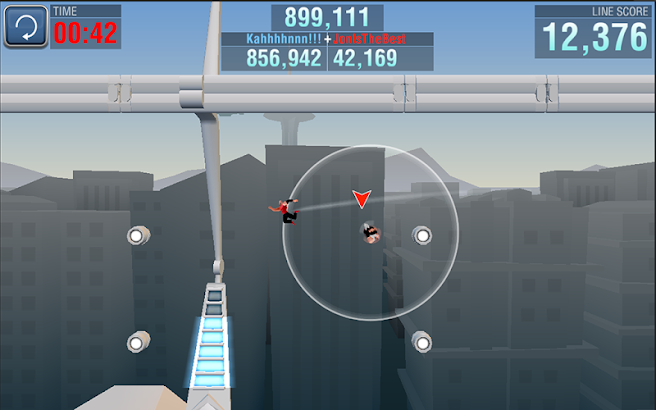
Task: Click the circular-arrow restart button
Action: click(26, 27)
